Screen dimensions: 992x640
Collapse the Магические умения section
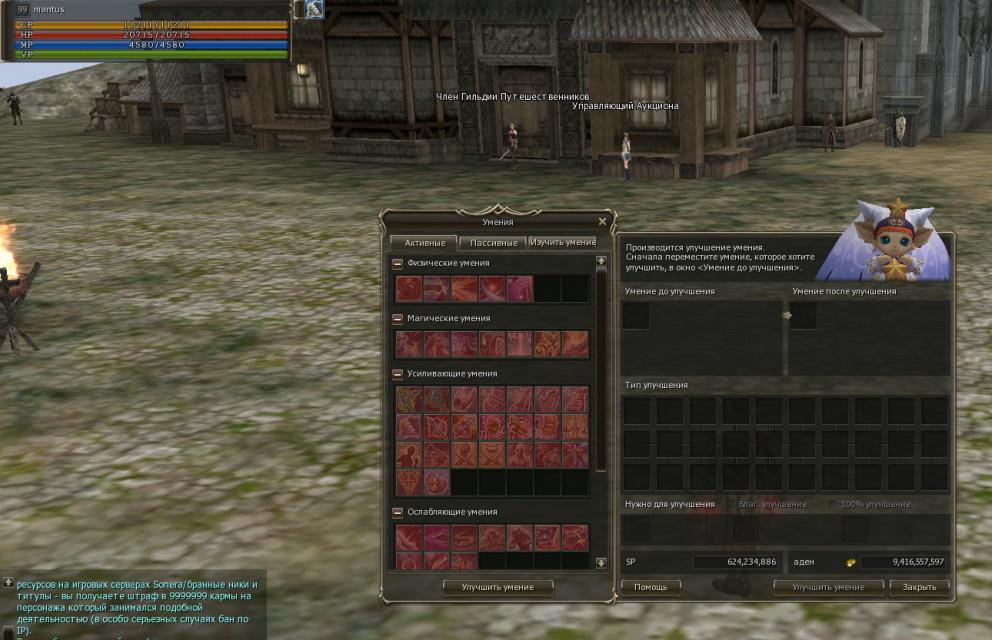398,319
